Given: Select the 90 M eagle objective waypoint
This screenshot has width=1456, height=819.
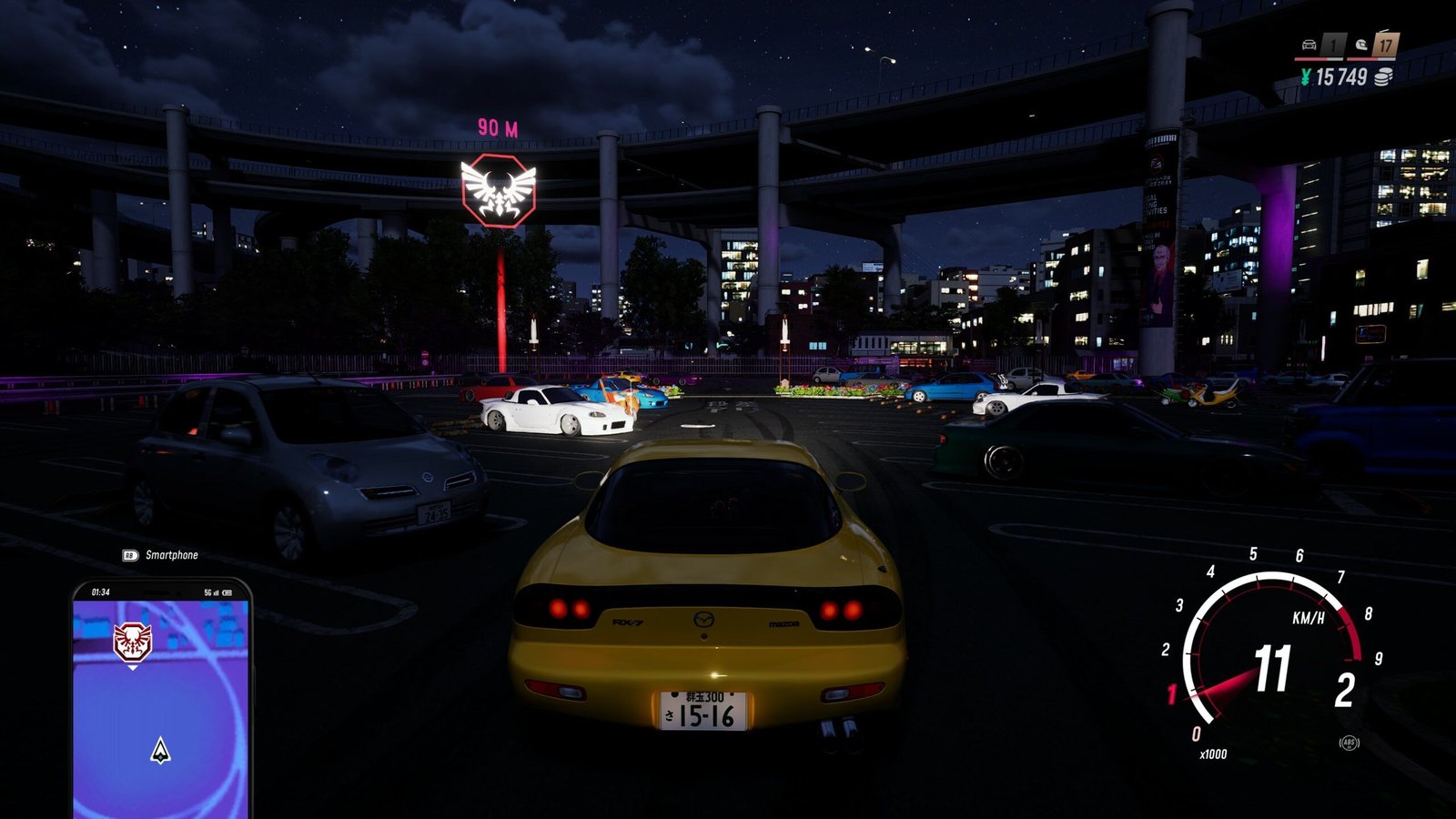Looking at the screenshot, I should click(x=498, y=190).
